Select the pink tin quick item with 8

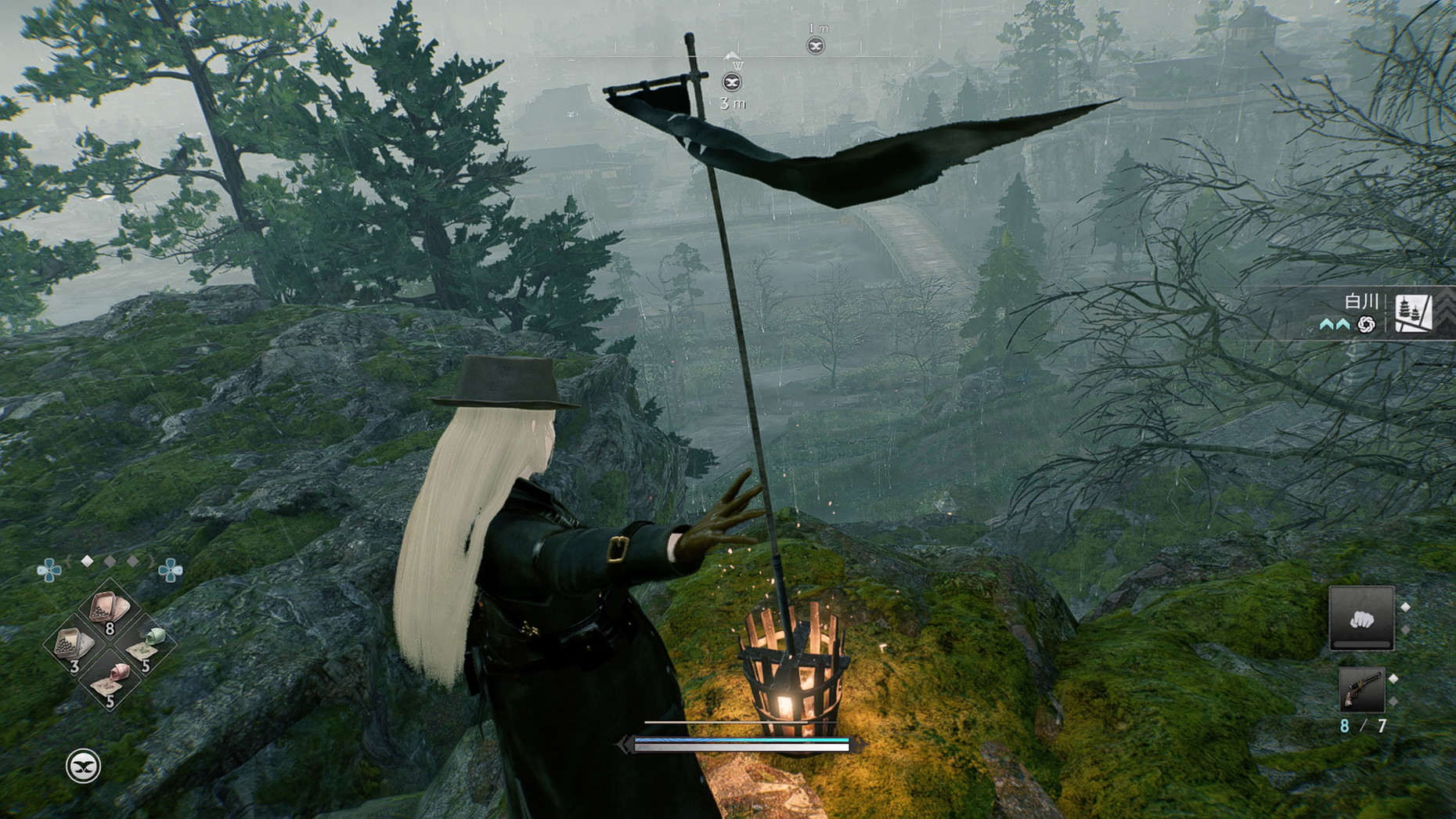(x=109, y=609)
